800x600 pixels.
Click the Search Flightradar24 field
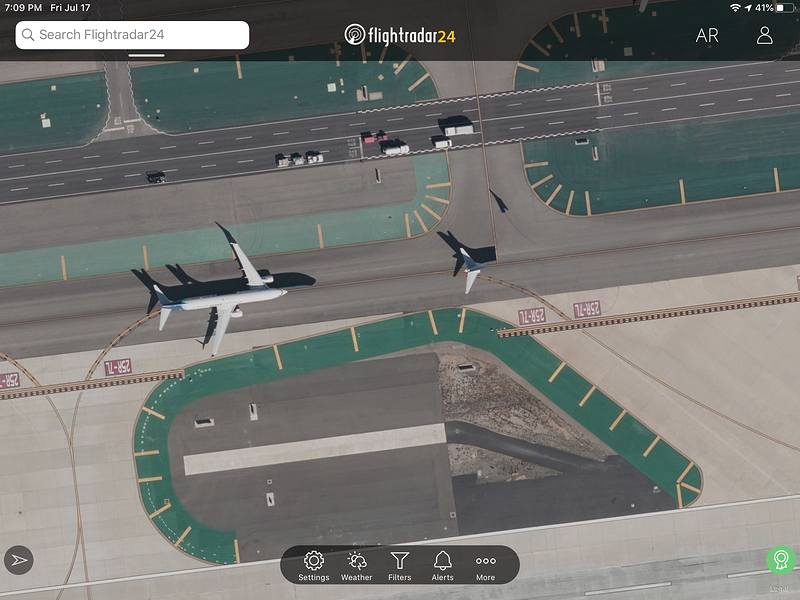point(132,35)
